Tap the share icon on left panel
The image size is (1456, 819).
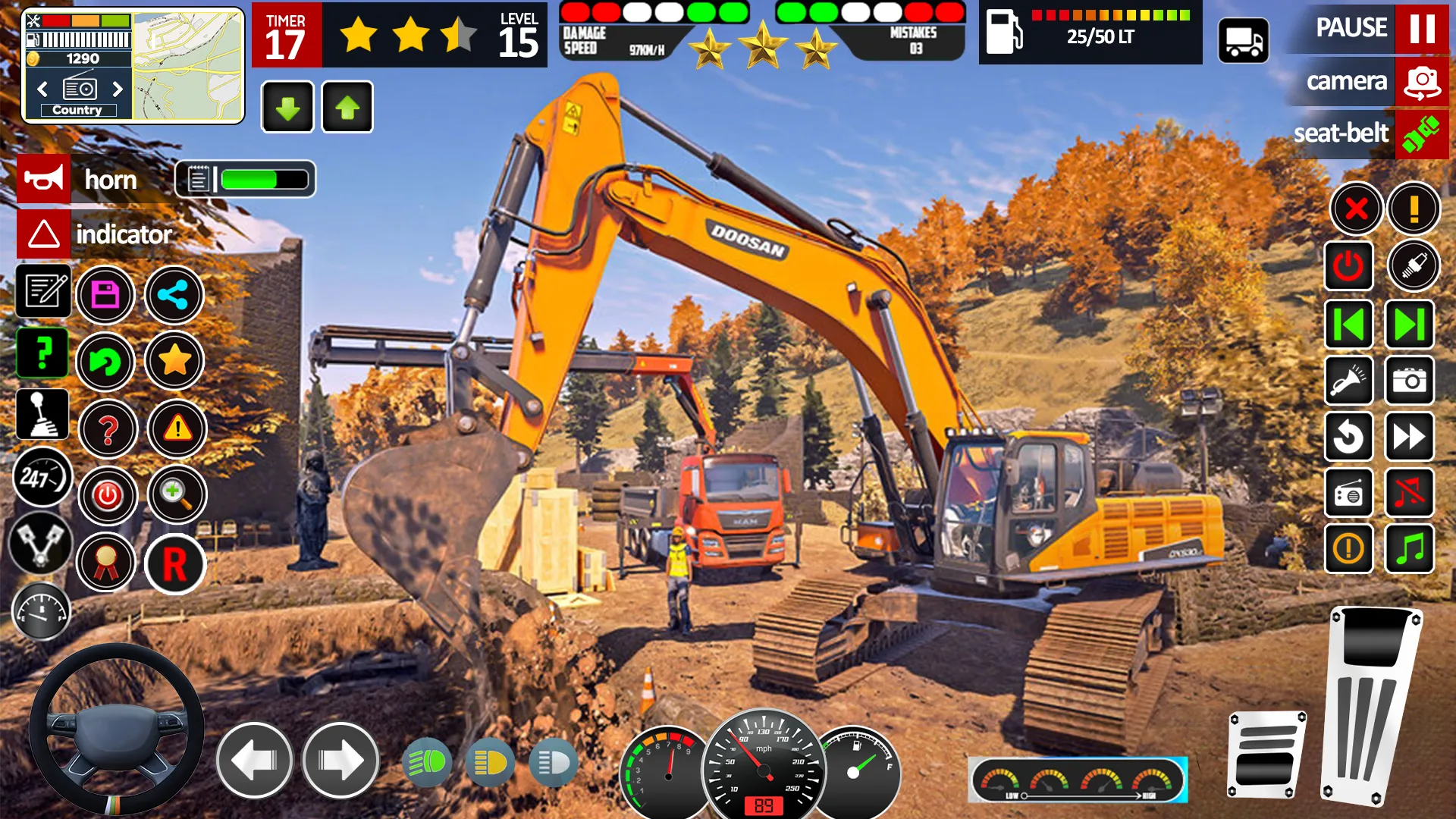tap(174, 294)
